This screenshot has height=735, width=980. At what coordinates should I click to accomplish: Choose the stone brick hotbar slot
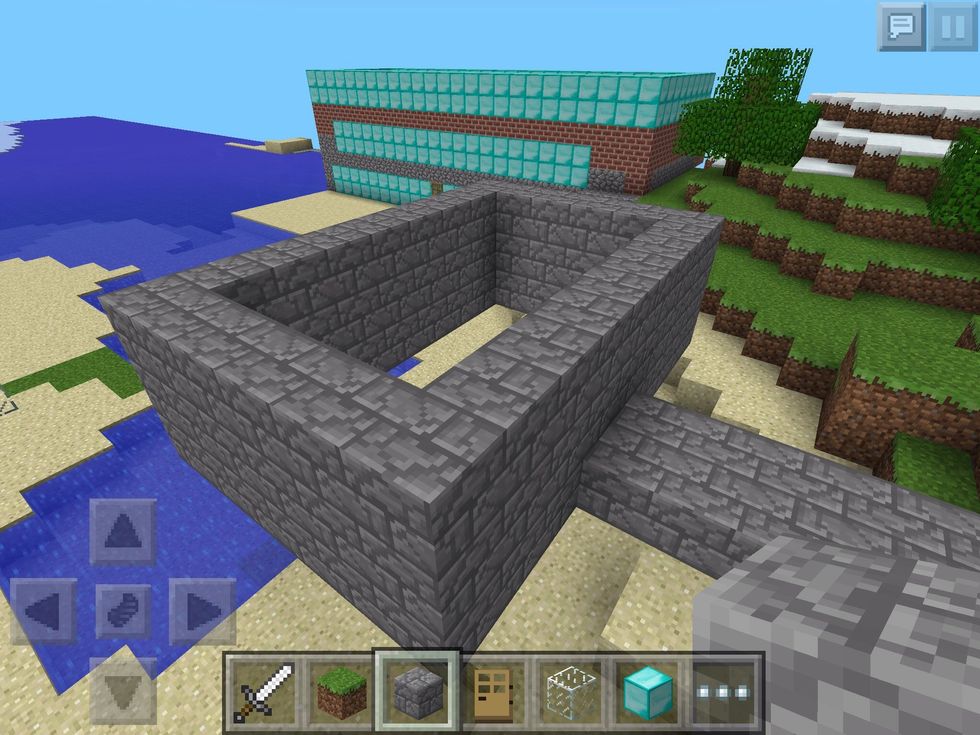coord(416,691)
